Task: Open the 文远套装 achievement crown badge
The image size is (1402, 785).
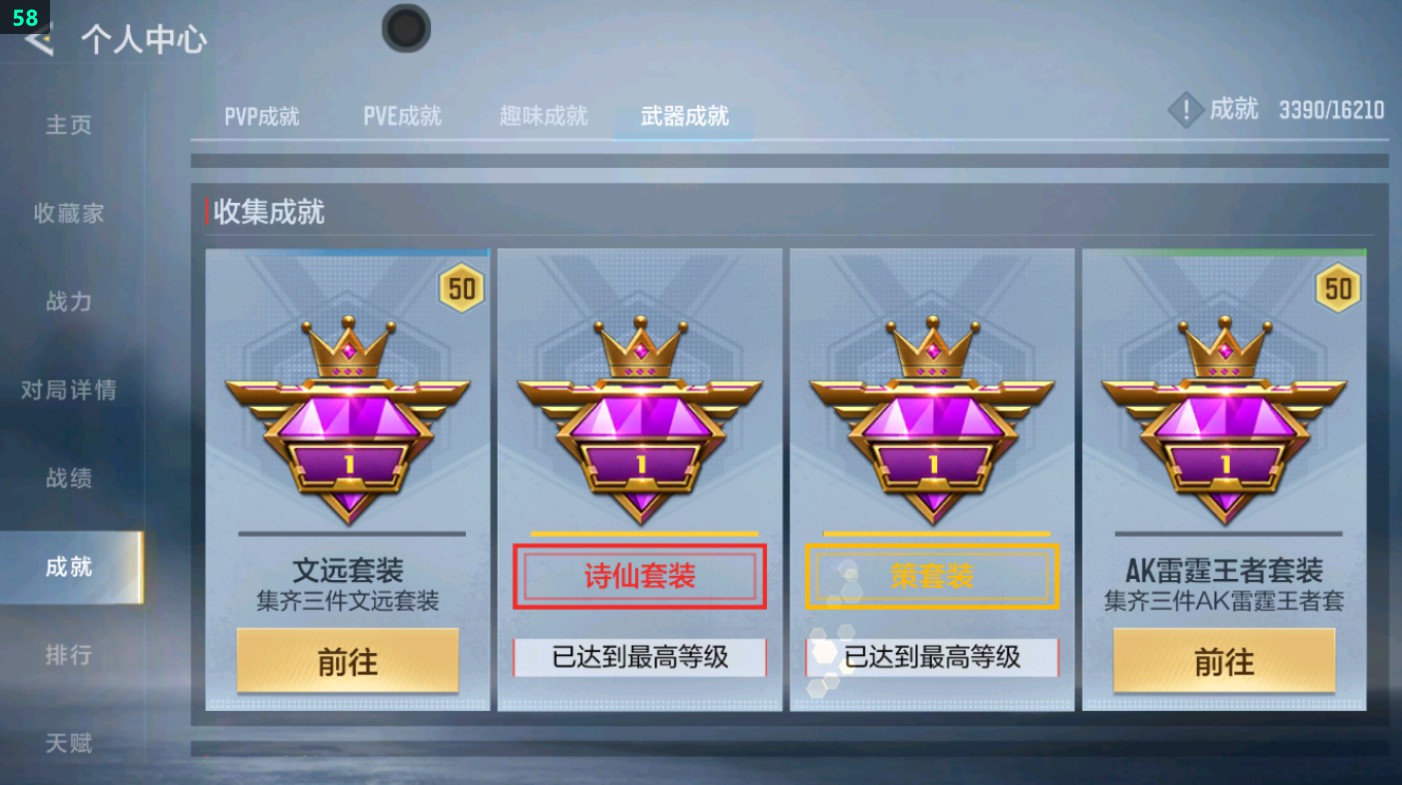Action: click(348, 420)
